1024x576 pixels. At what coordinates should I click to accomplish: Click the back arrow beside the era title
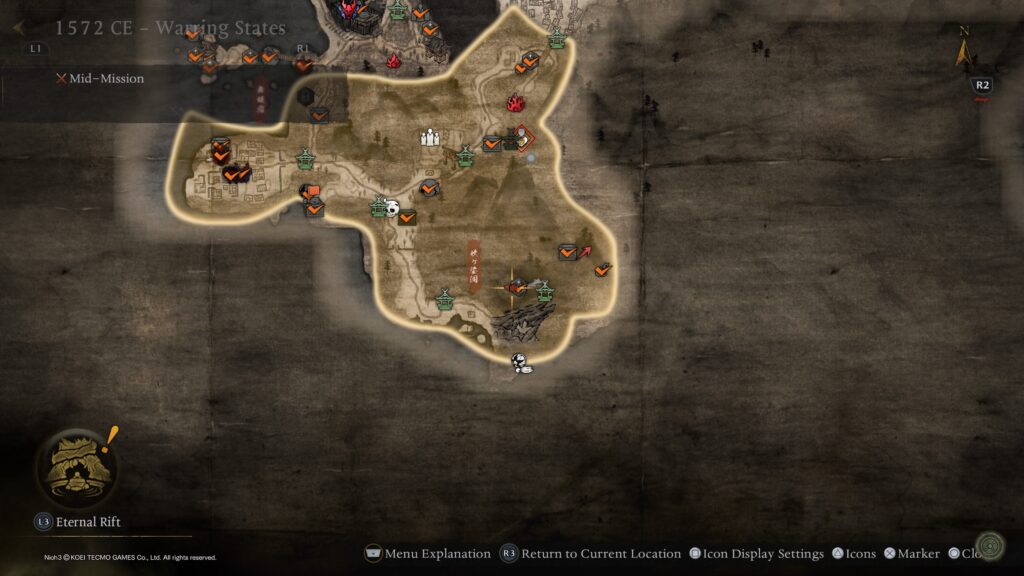click(18, 28)
